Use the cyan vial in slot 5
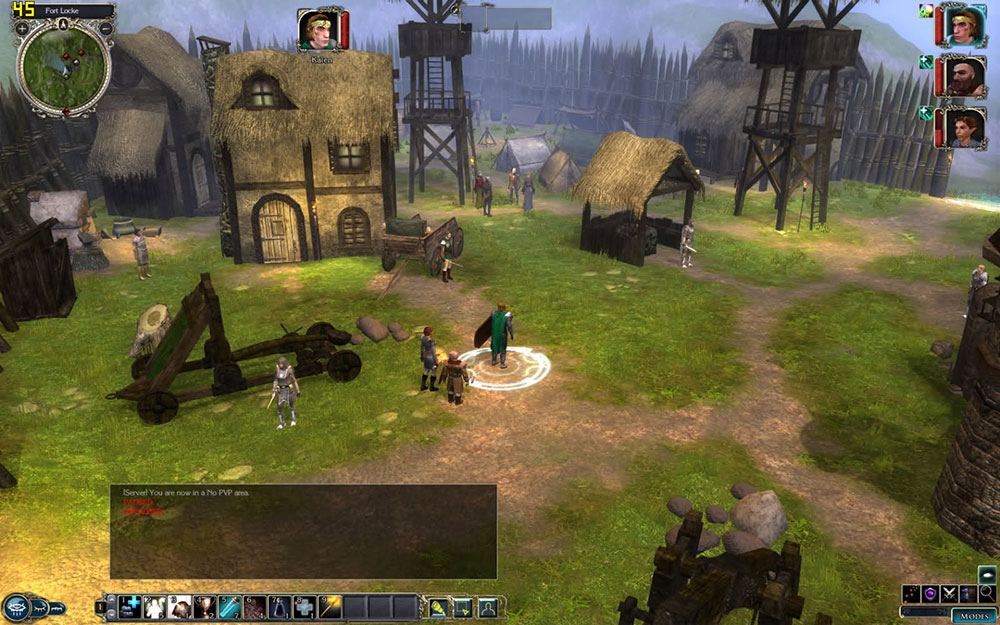This screenshot has height=625, width=1000. [231, 607]
